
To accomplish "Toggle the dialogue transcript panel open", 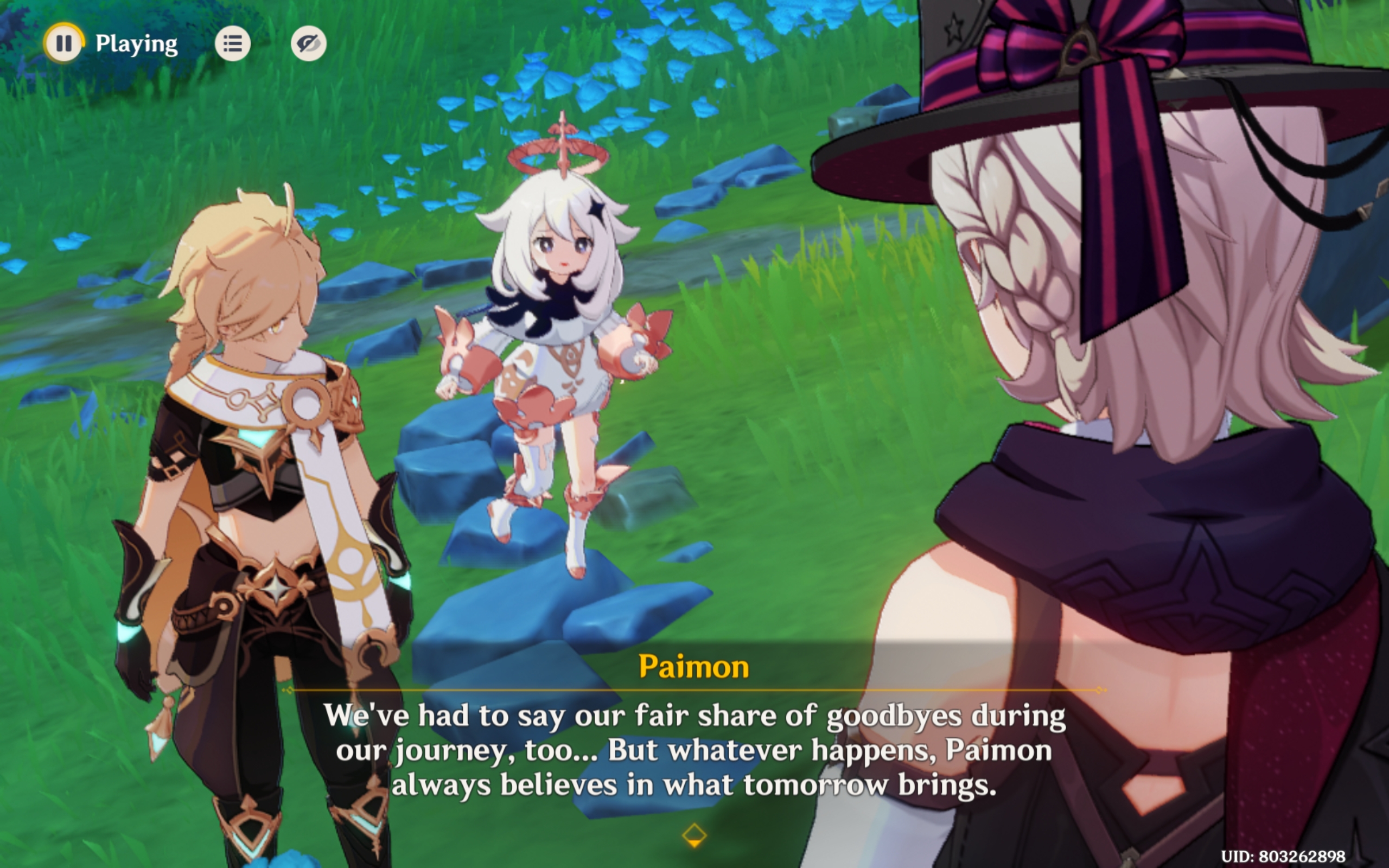I will (233, 43).
